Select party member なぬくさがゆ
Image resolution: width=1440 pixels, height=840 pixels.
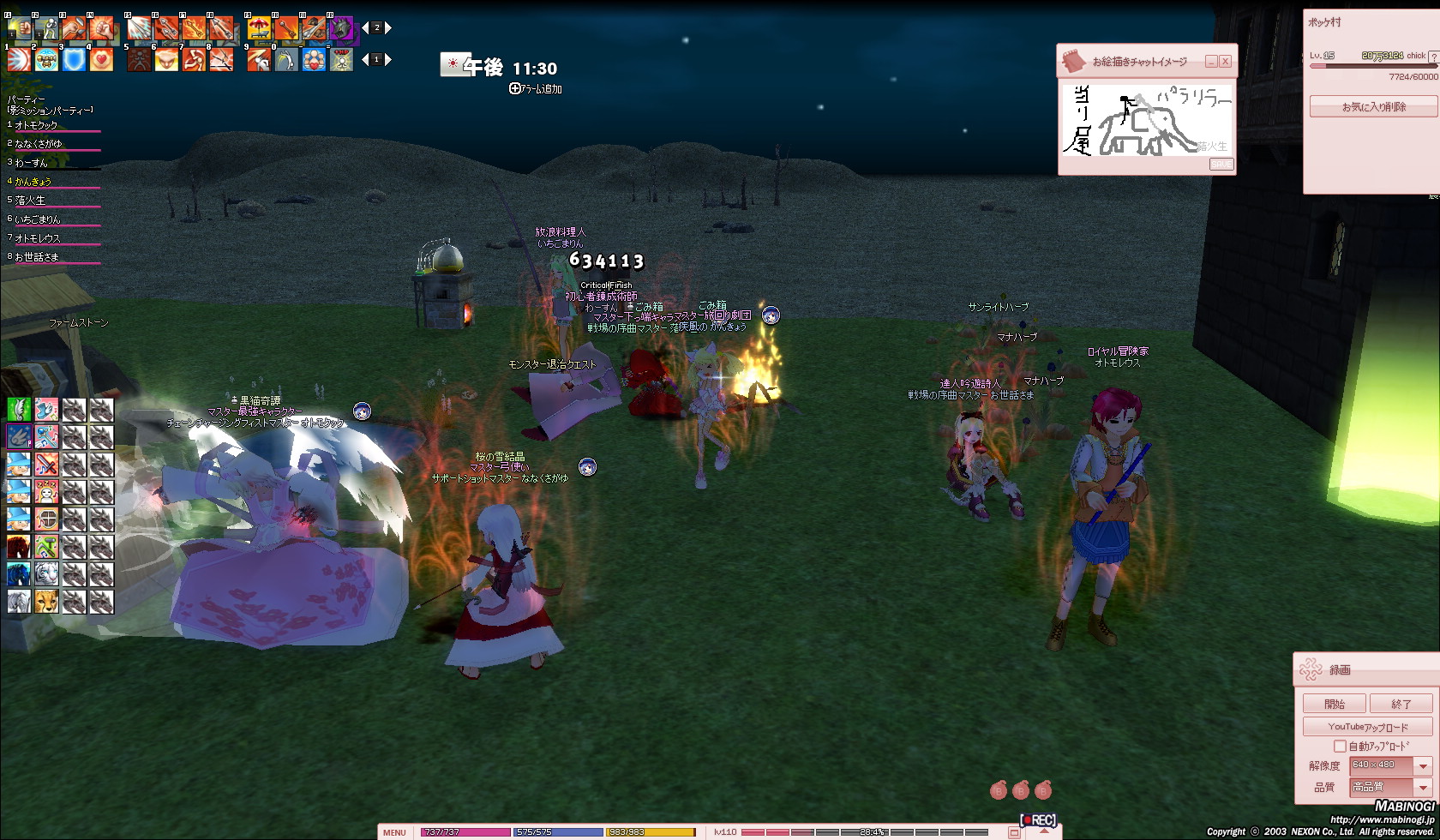coord(39,144)
